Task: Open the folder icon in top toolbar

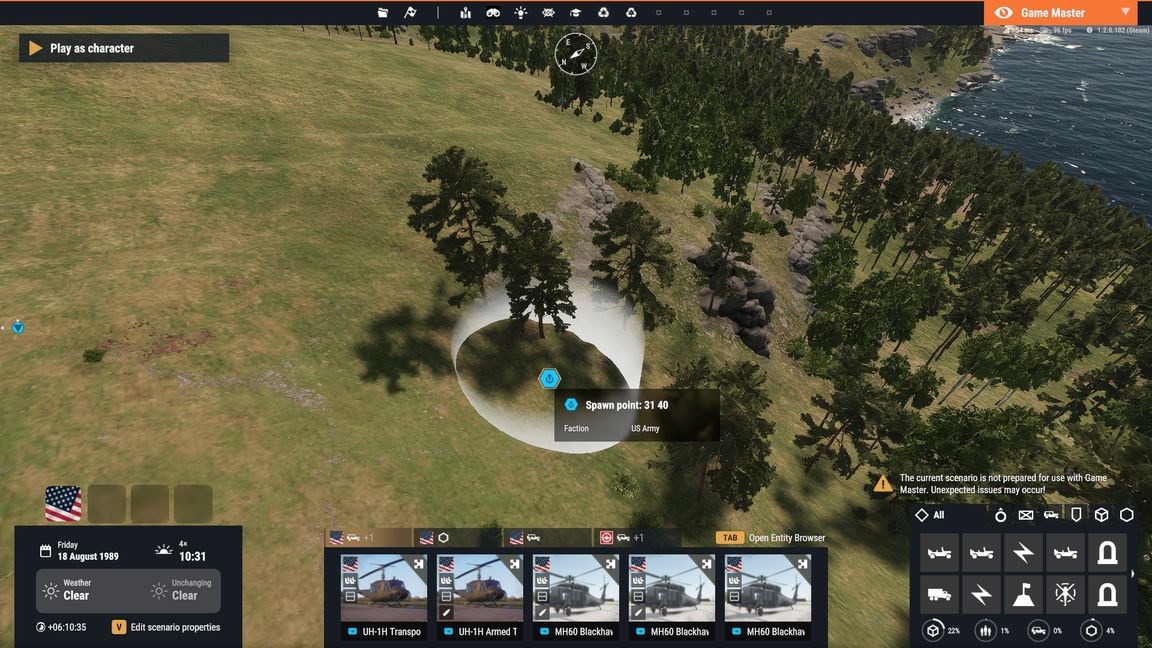Action: [x=383, y=13]
